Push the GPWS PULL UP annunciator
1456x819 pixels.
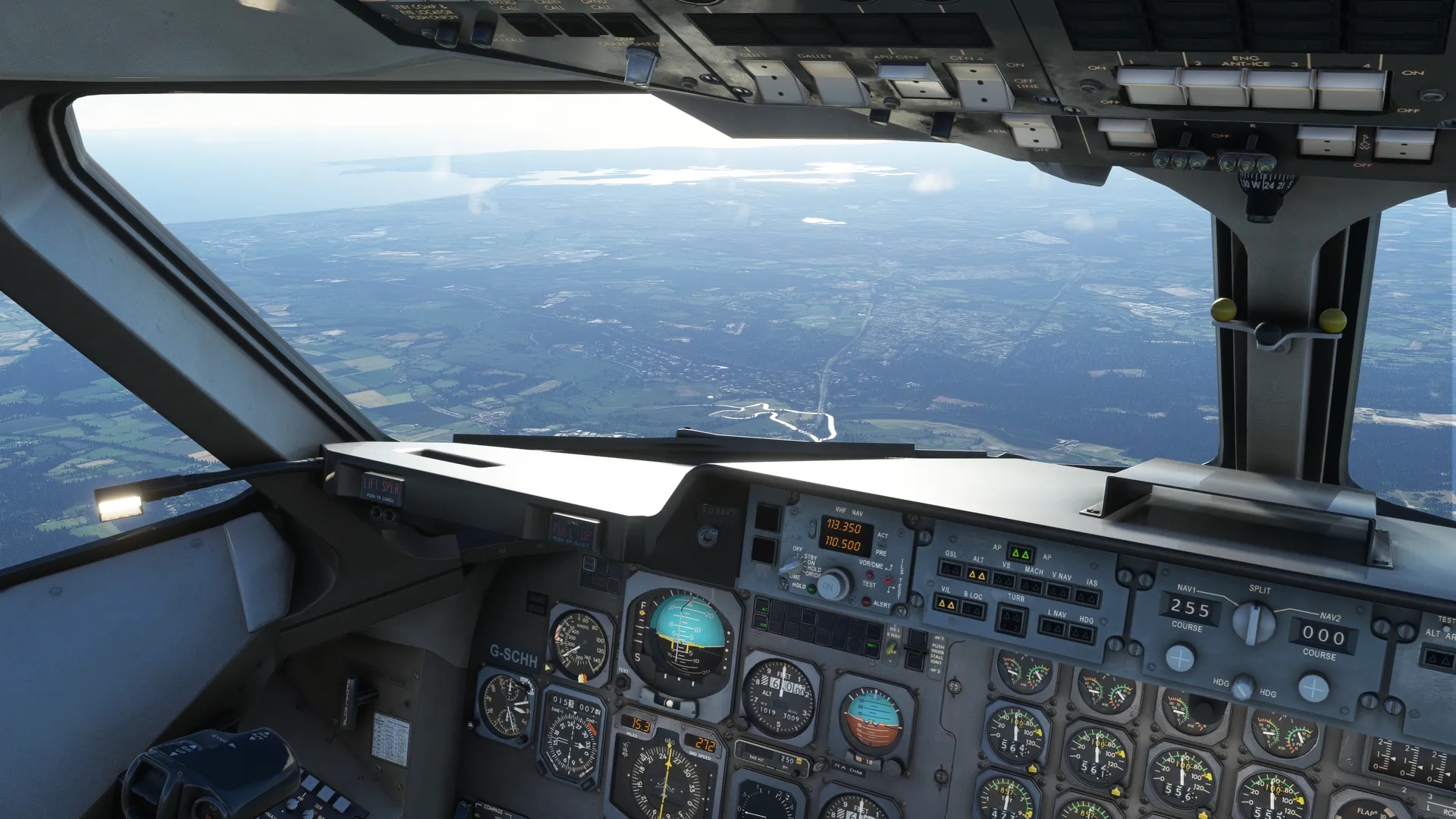571,530
